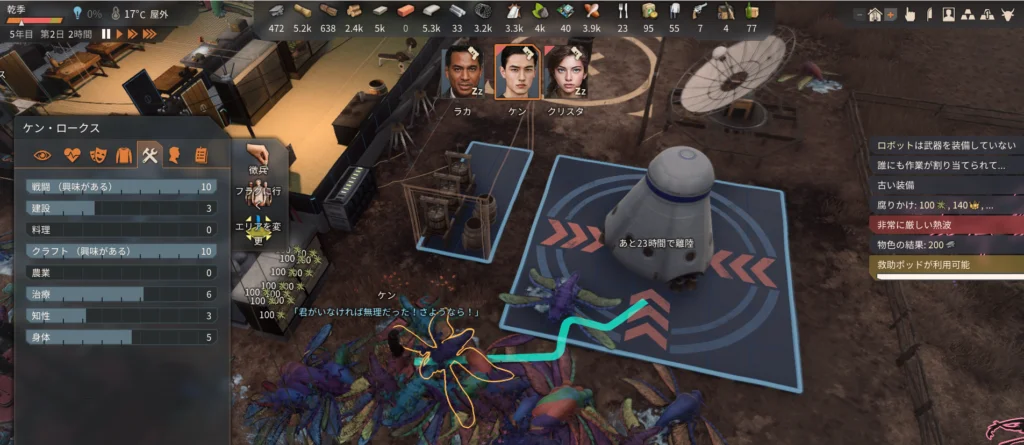Switch to the shirt equipment tab
Screen dimensions: 1024x445
pos(124,155)
